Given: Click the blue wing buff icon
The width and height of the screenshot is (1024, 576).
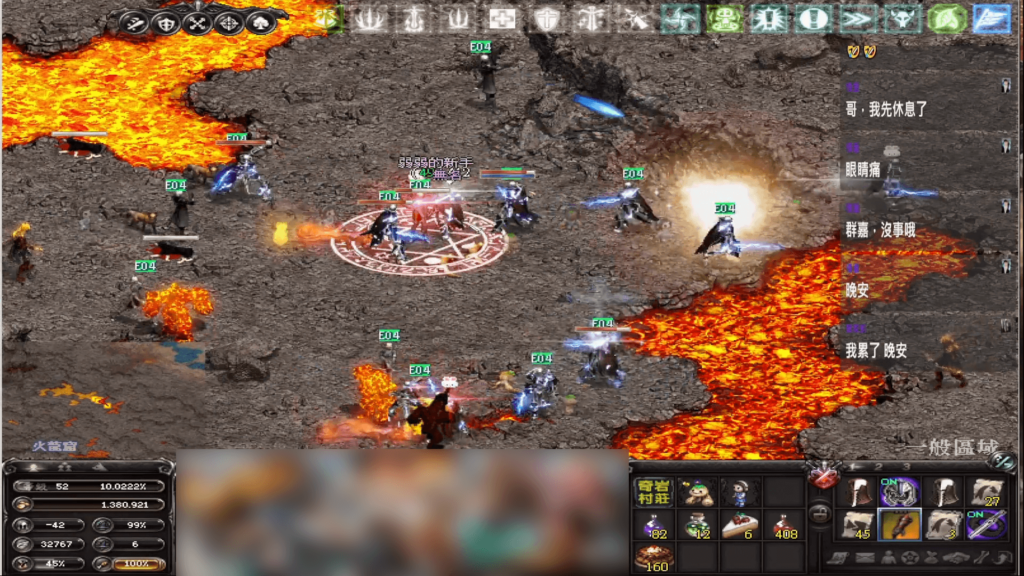Looking at the screenshot, I should click(x=992, y=18).
